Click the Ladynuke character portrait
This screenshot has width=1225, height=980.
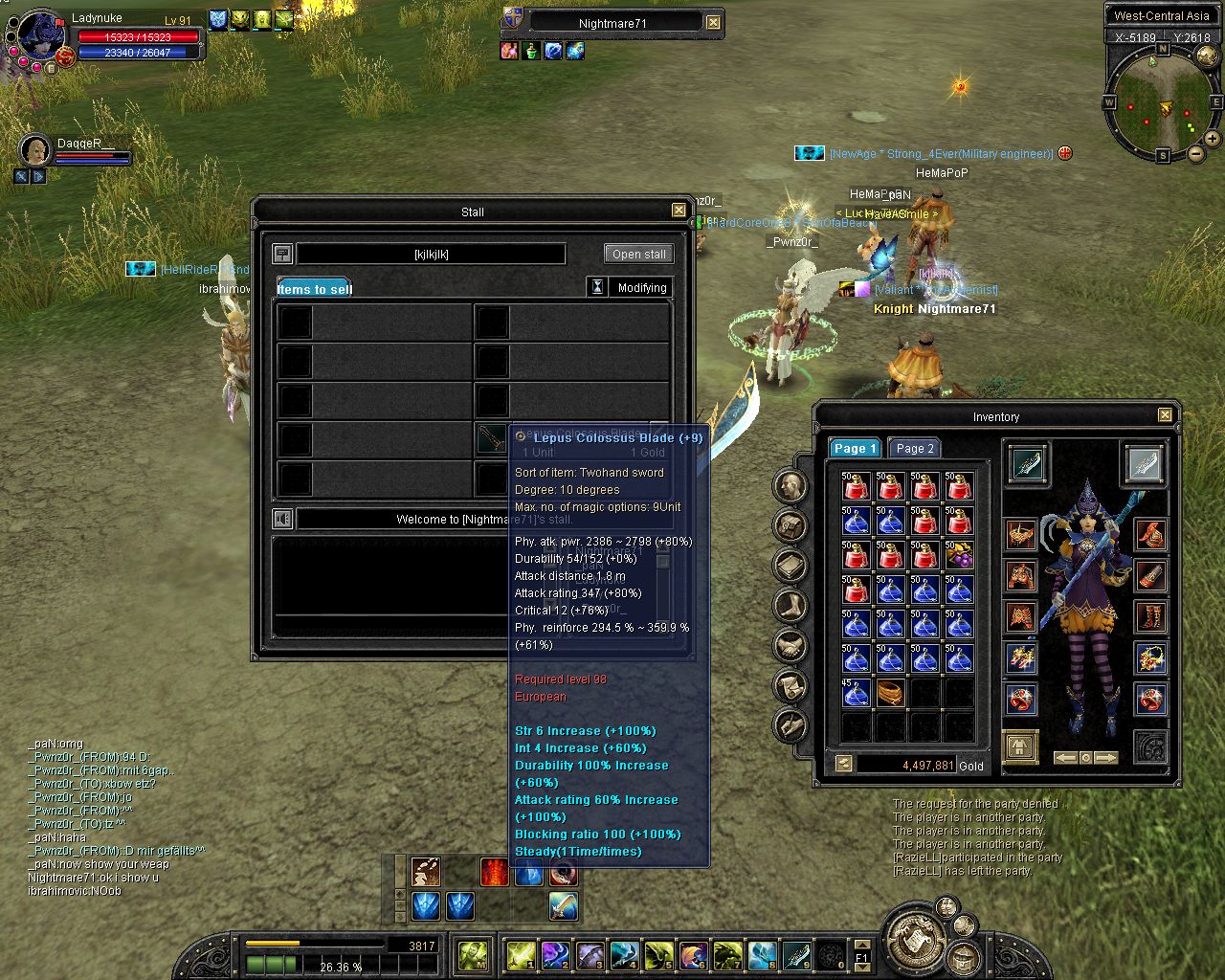coord(39,38)
